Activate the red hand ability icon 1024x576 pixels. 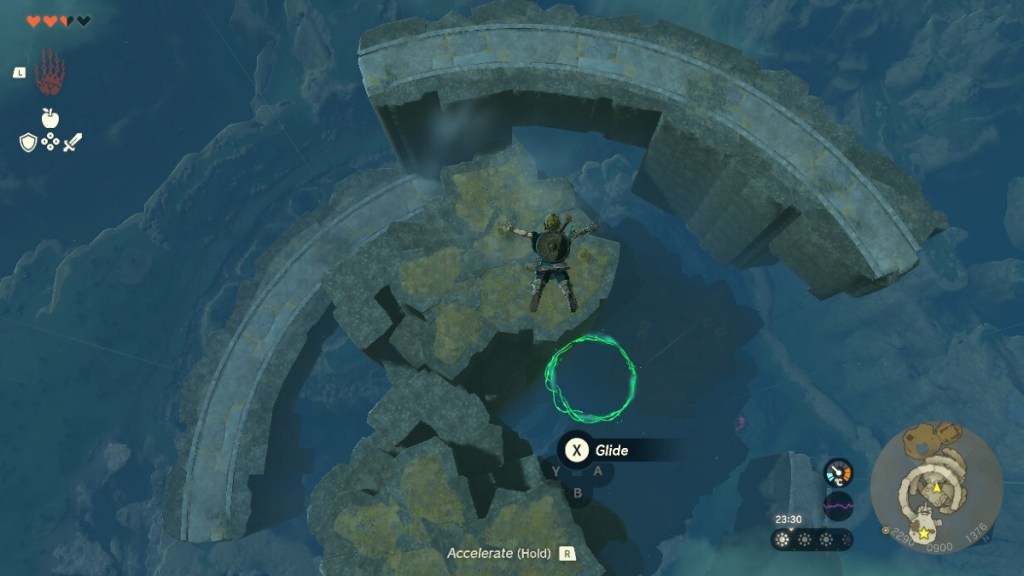pyautogui.click(x=48, y=72)
